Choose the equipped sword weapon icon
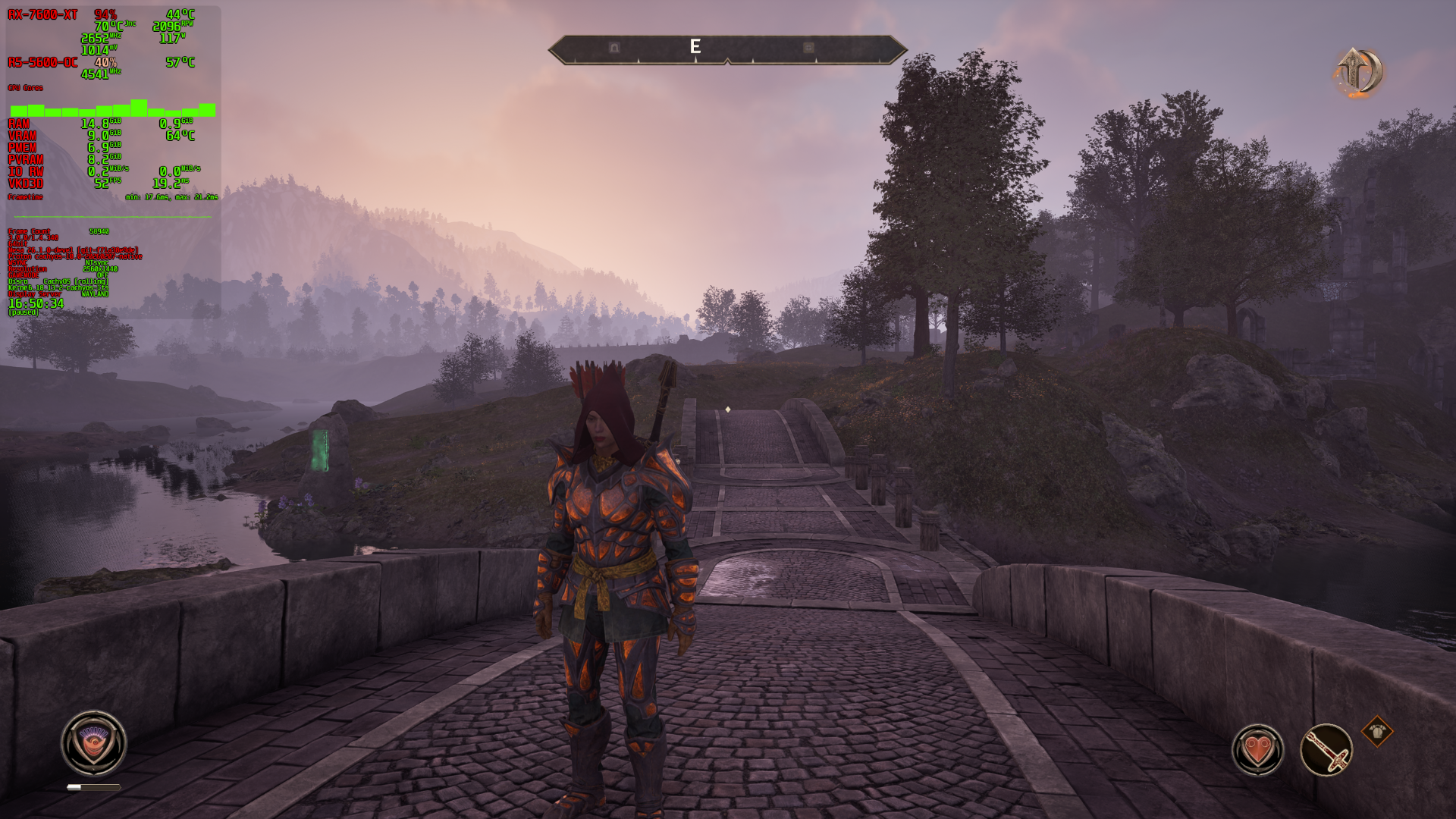The image size is (1456, 819). click(x=1326, y=750)
